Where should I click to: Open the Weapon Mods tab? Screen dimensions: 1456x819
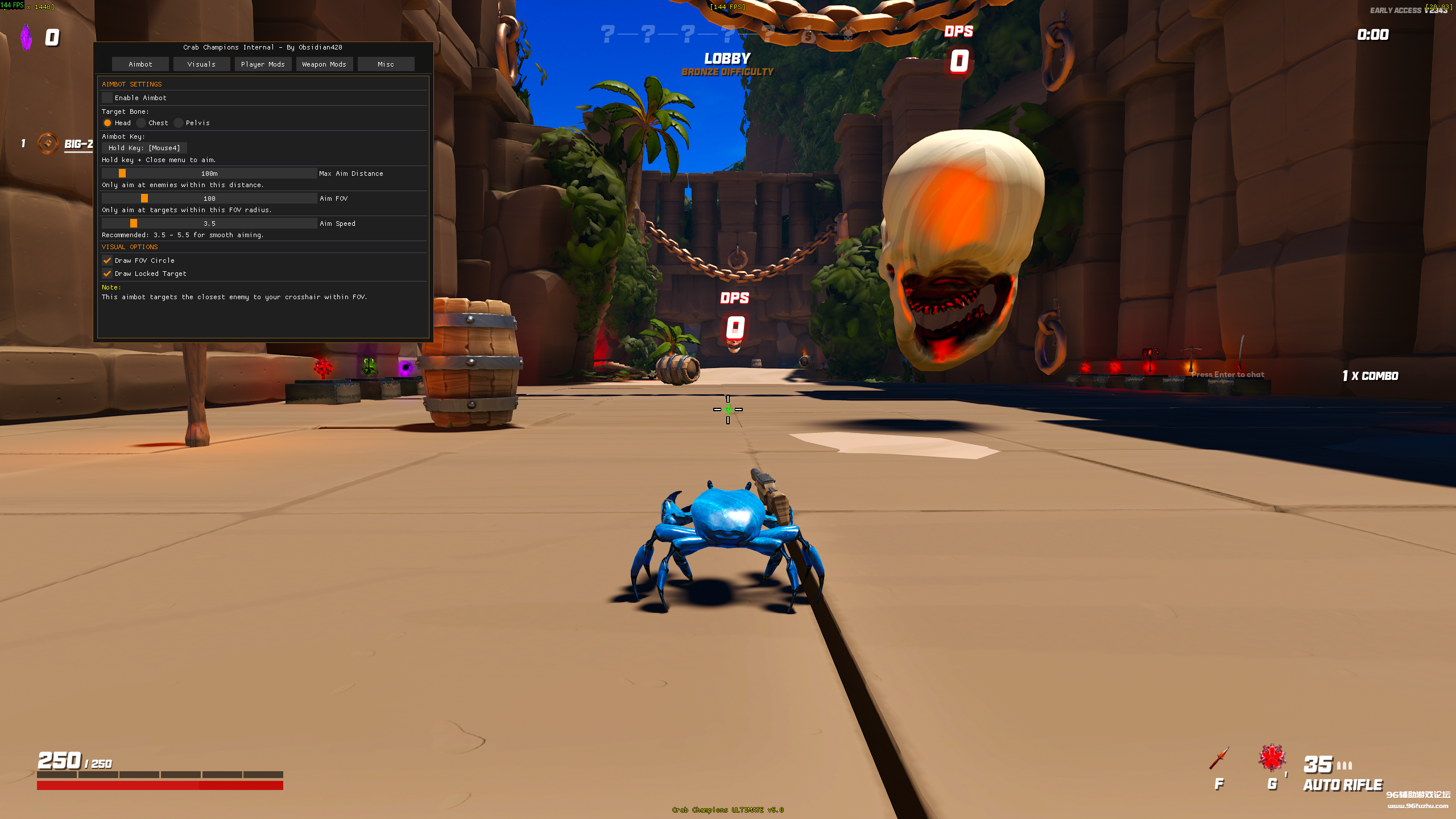324,64
